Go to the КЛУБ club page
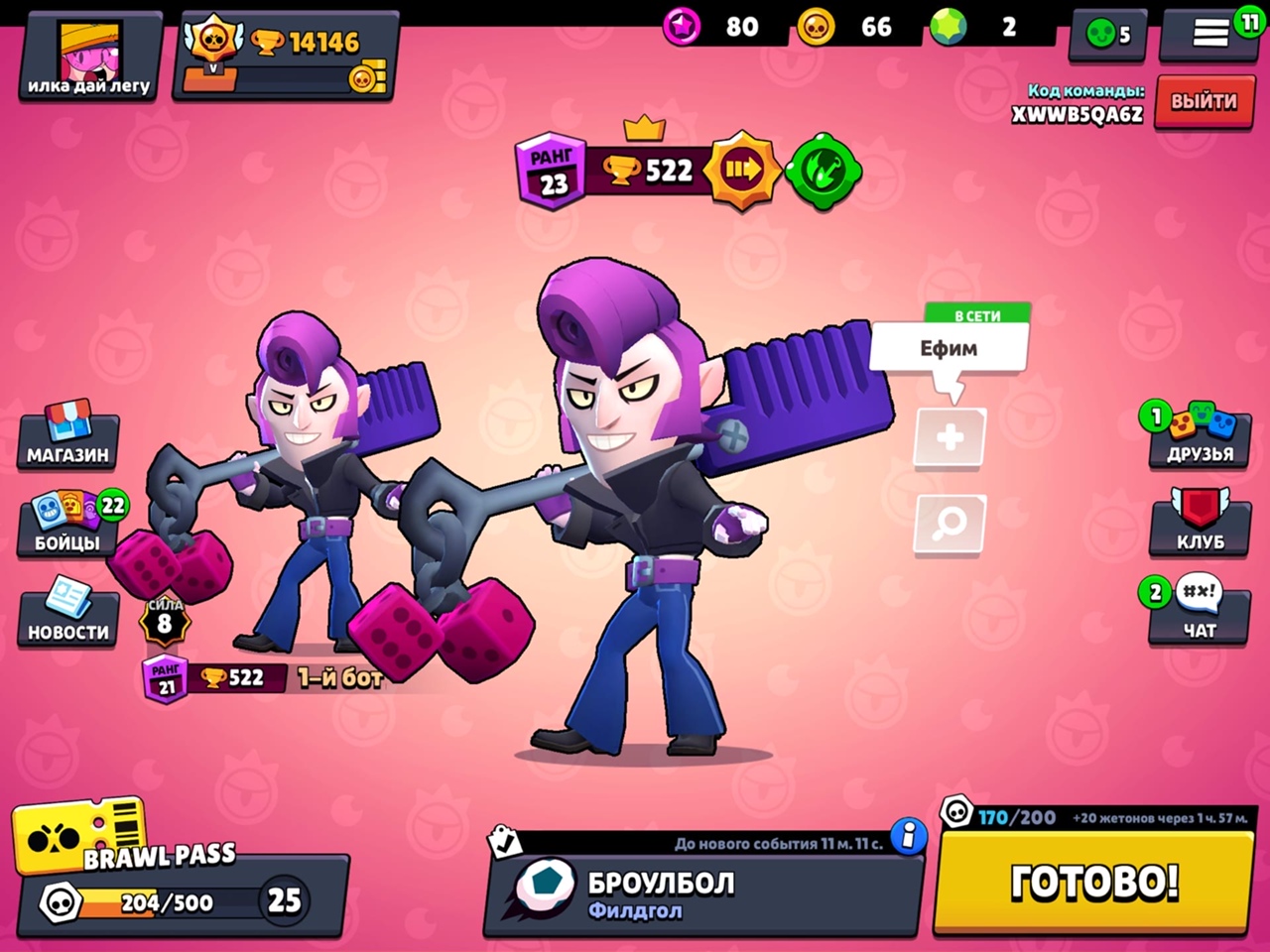This screenshot has height=952, width=1270. click(1200, 524)
